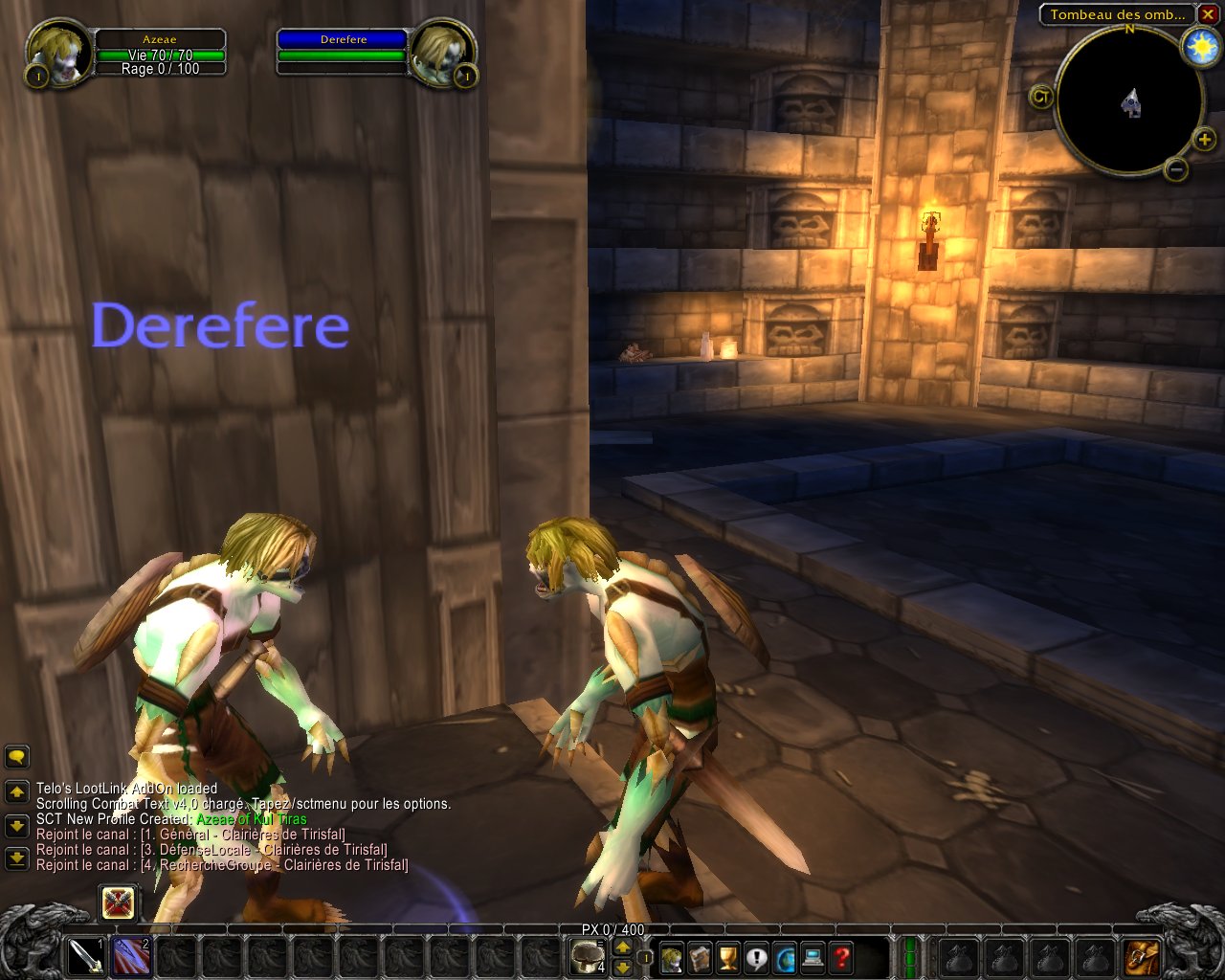Activate the sword attack ability in slot 1
Viewport: 1225px width, 980px height.
point(85,956)
